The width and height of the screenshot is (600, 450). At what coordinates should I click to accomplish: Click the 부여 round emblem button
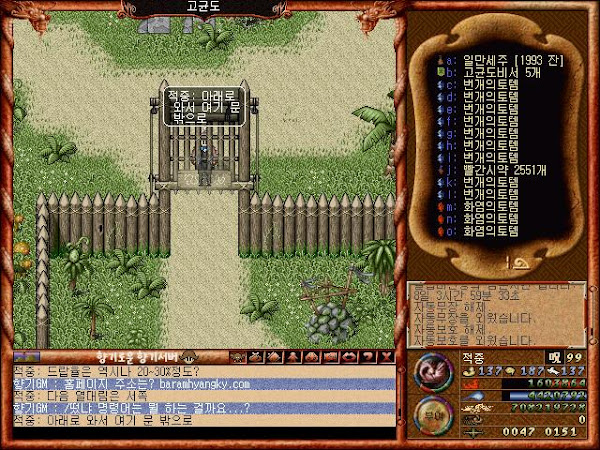[431, 419]
